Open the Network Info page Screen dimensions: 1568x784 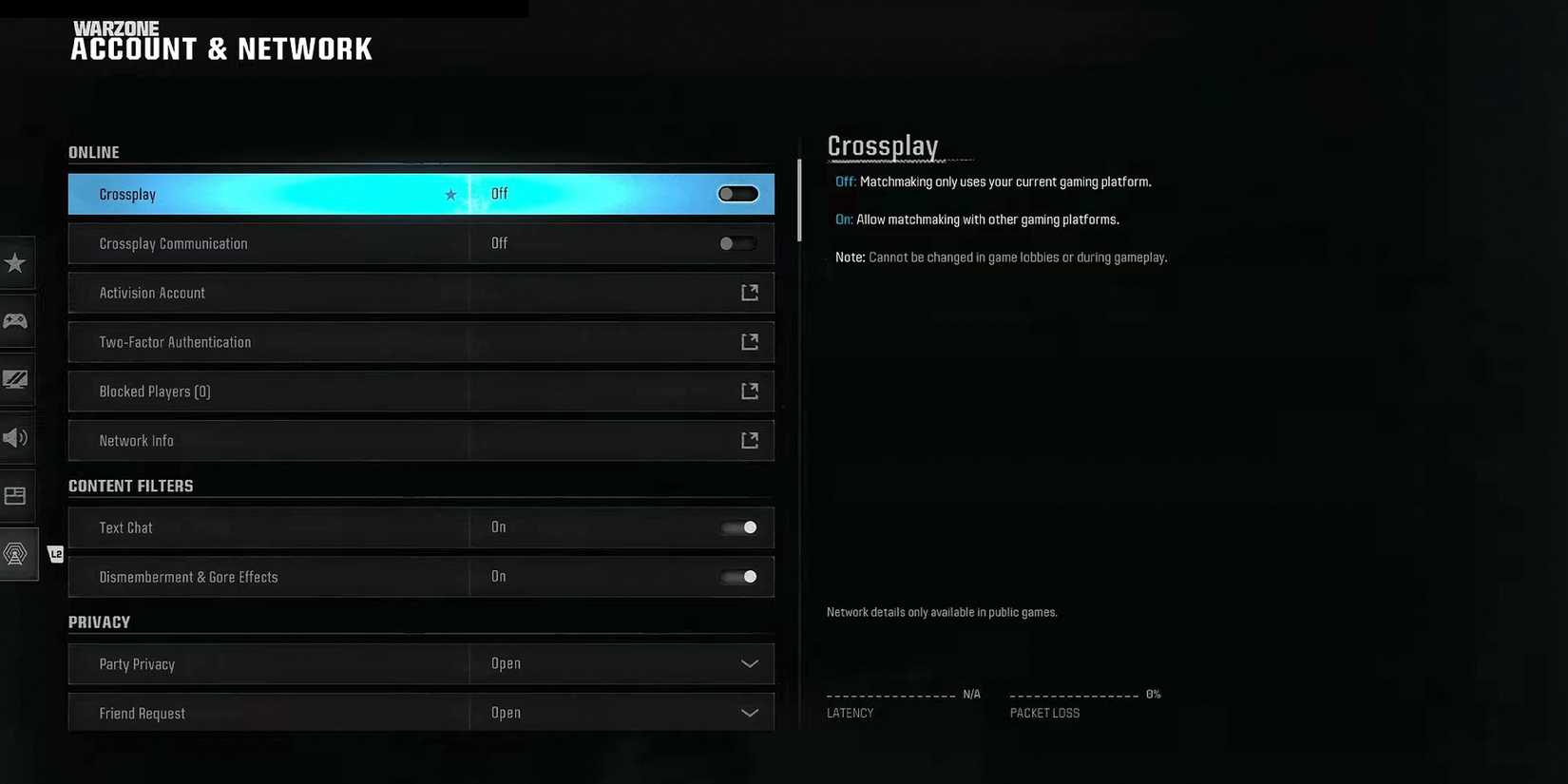[421, 440]
